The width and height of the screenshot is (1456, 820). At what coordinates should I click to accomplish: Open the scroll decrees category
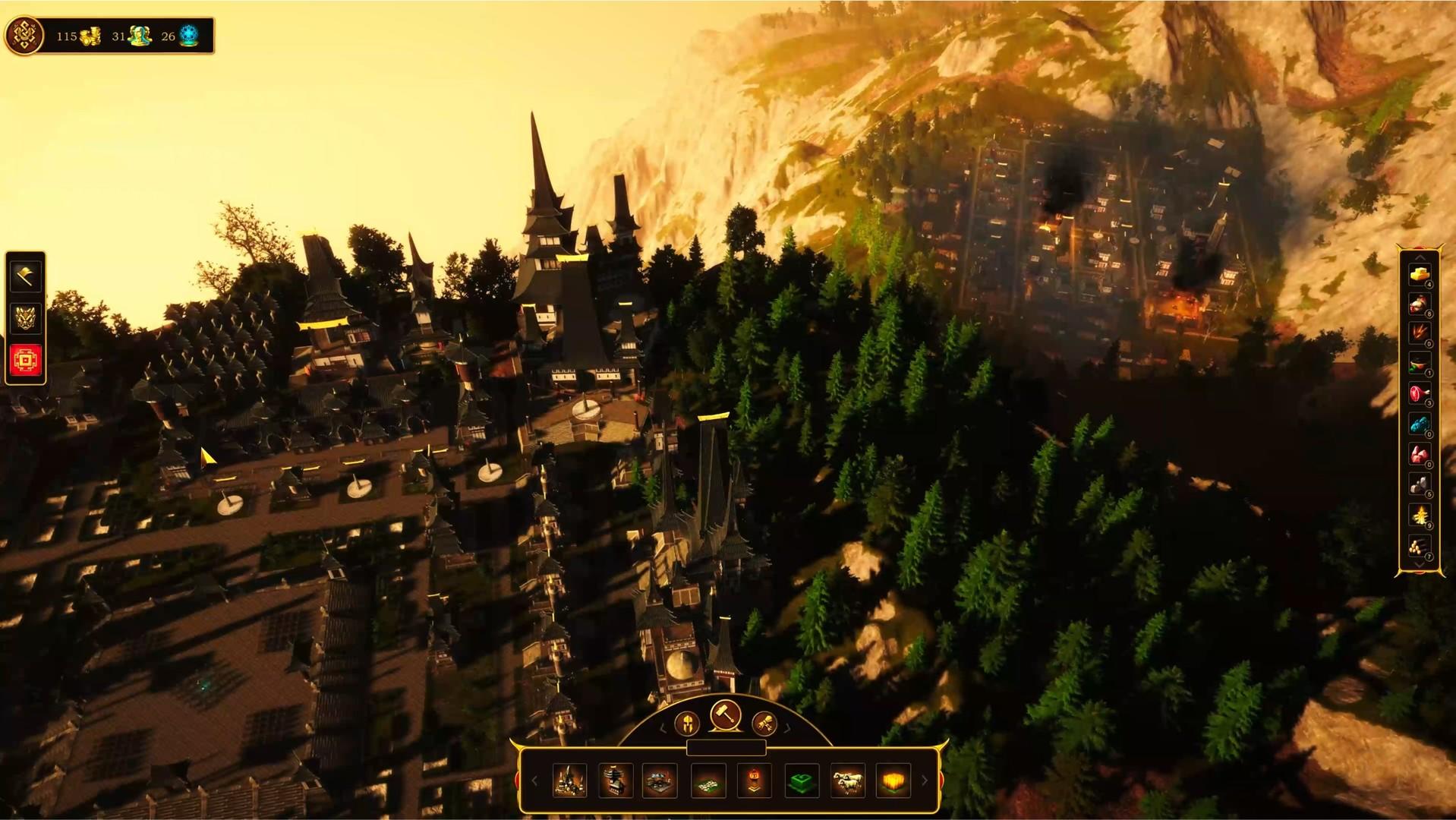pyautogui.click(x=765, y=724)
